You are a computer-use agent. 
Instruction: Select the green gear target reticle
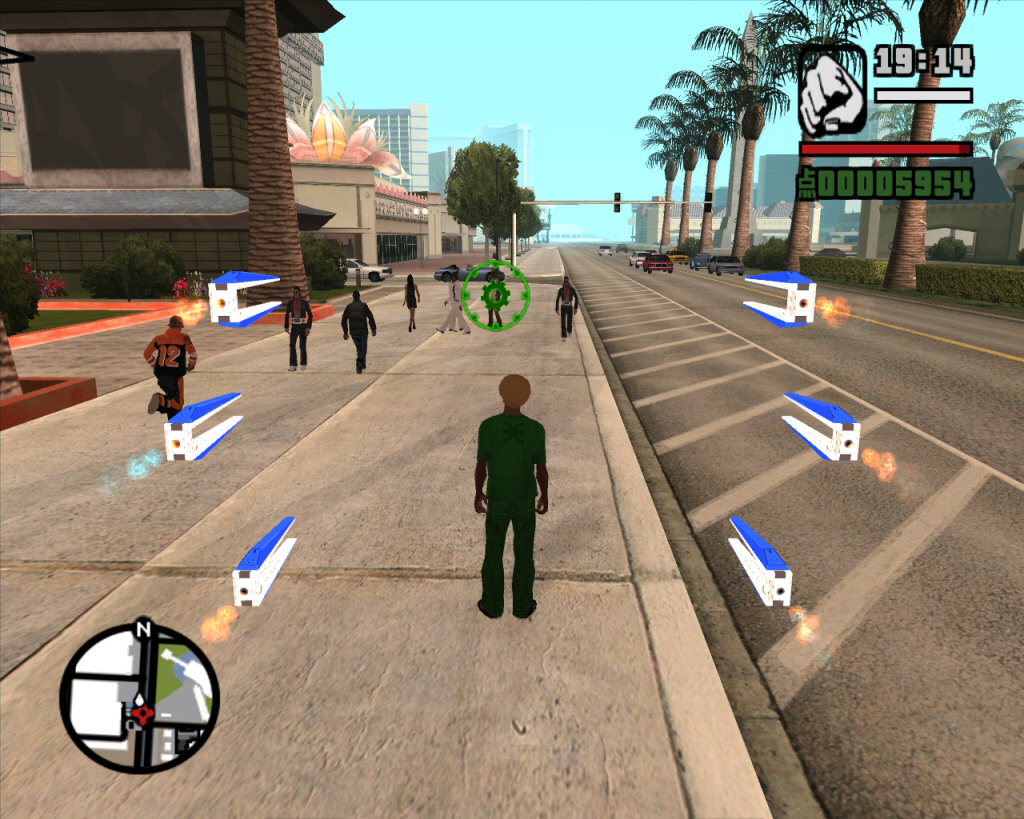click(x=495, y=295)
